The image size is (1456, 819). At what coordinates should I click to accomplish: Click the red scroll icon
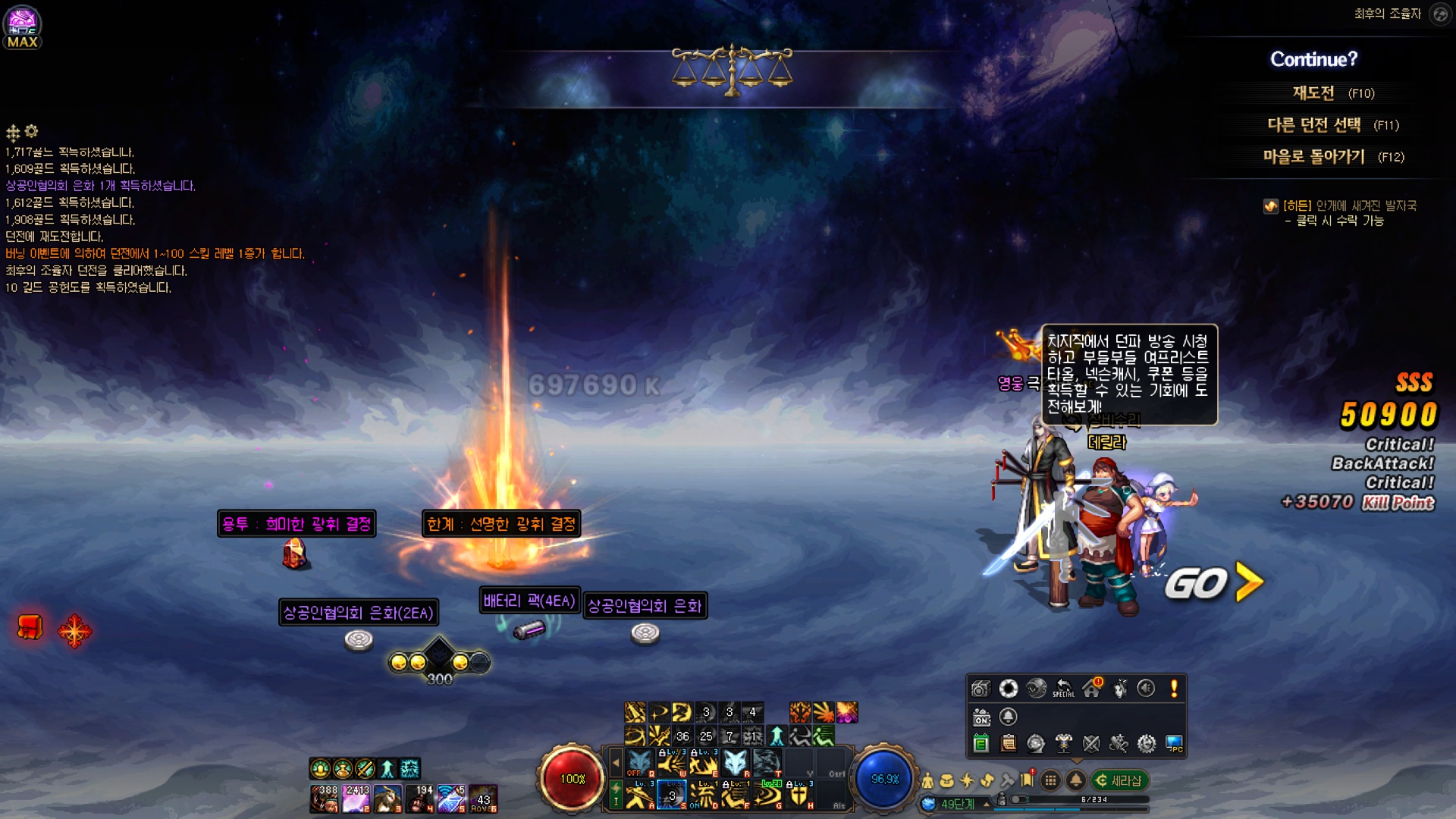[x=30, y=628]
